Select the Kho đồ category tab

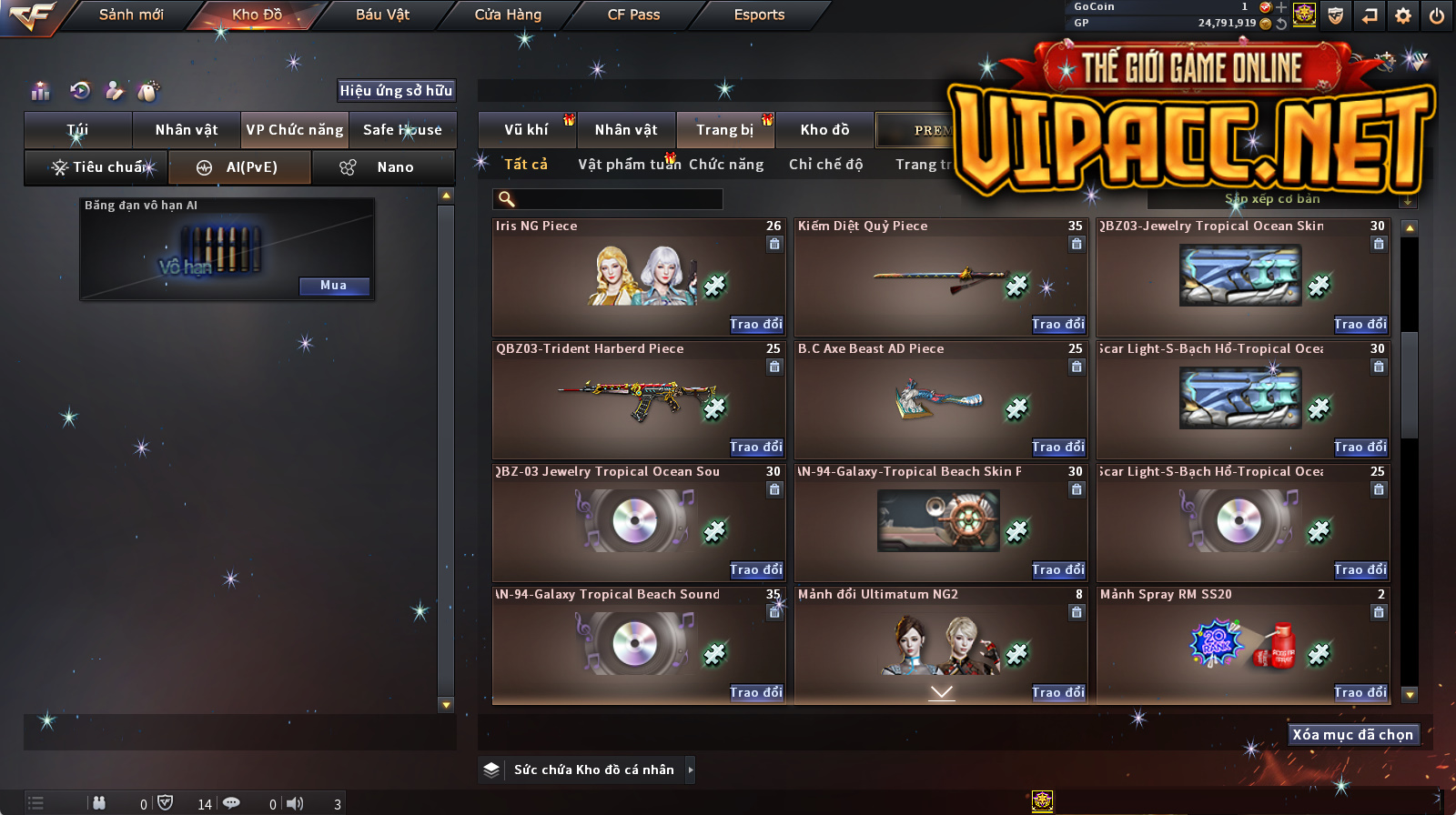[824, 130]
